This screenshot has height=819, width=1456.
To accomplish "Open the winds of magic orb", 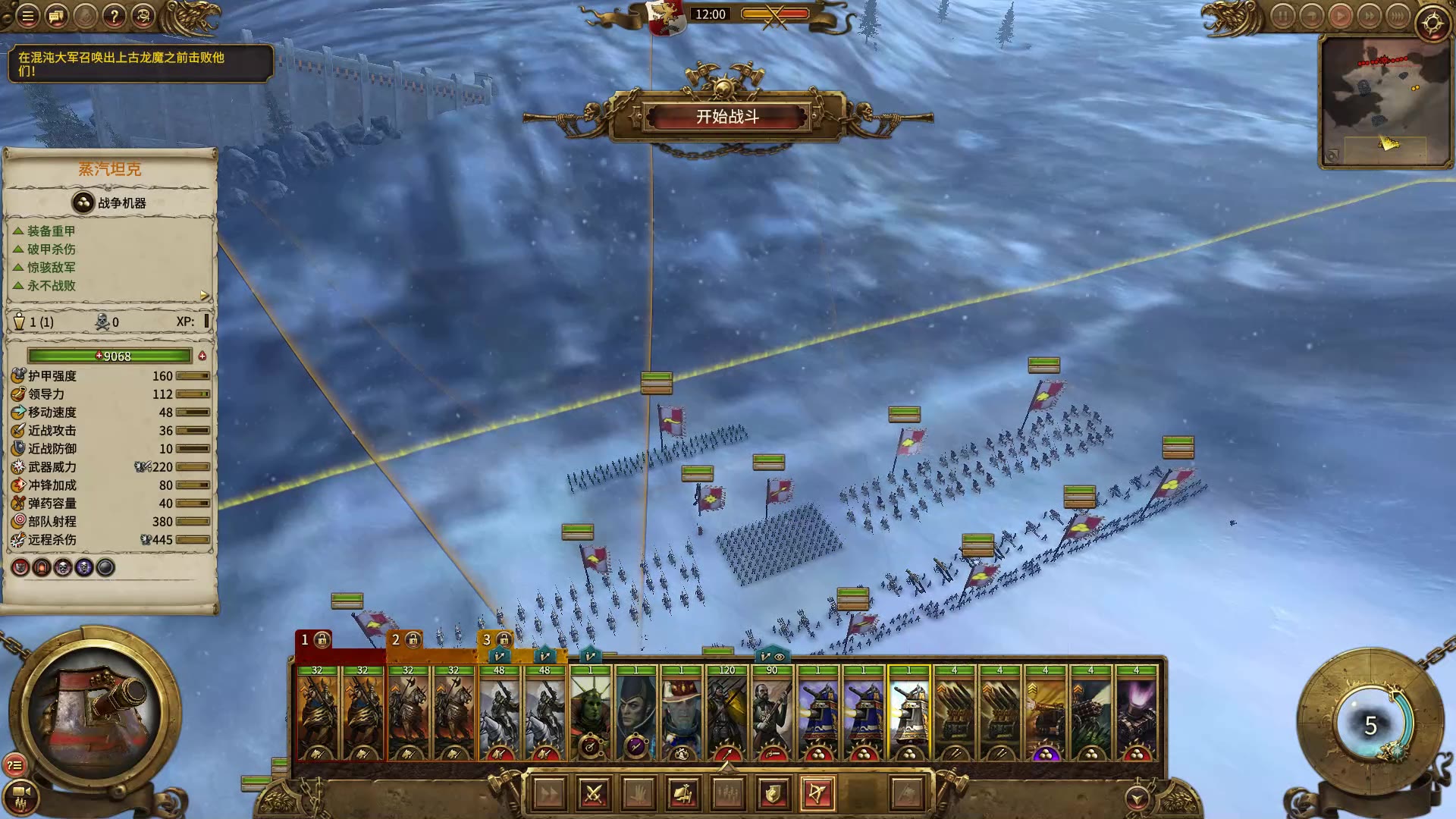I will coord(1371,726).
